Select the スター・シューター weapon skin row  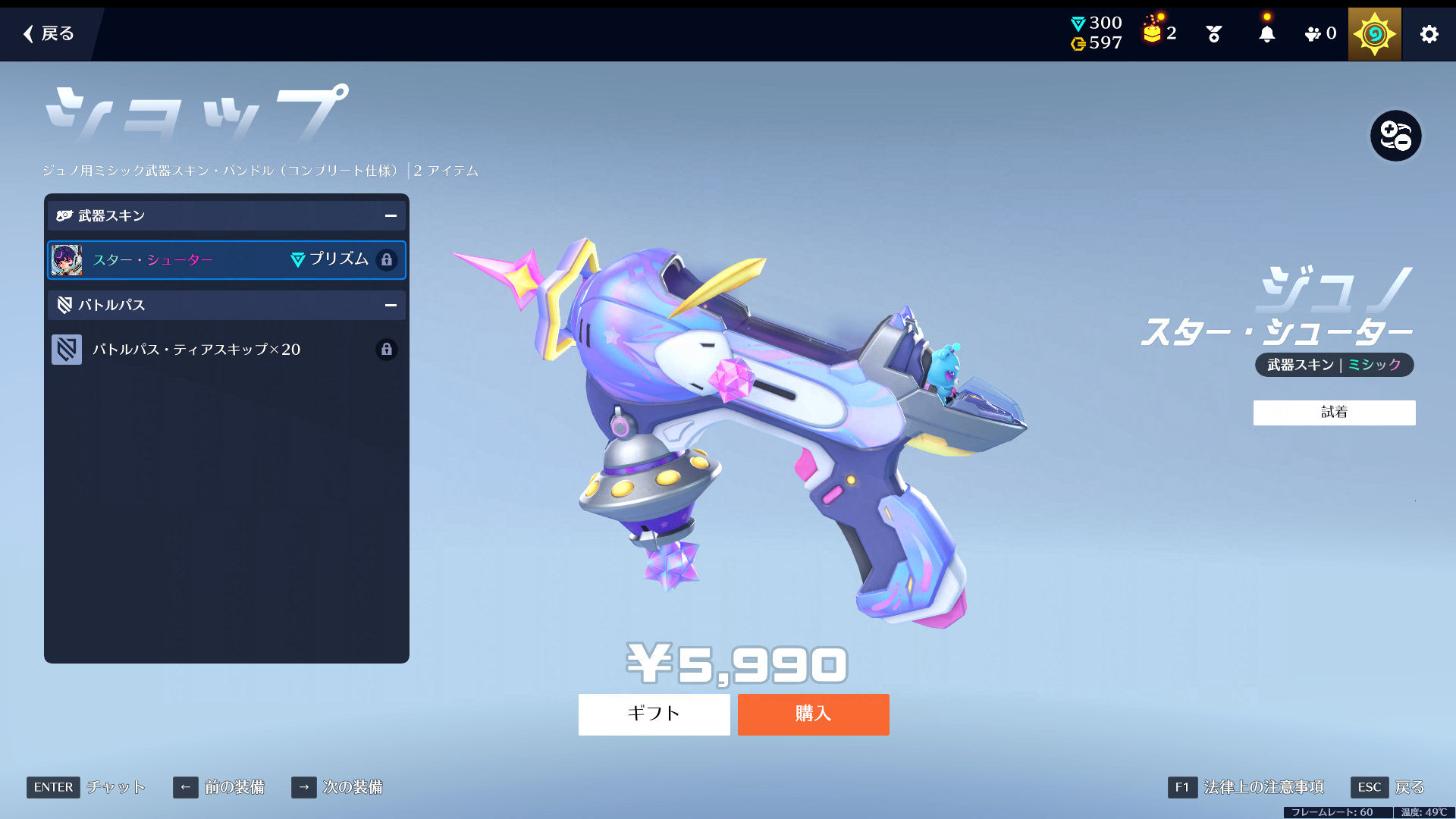pyautogui.click(x=226, y=260)
